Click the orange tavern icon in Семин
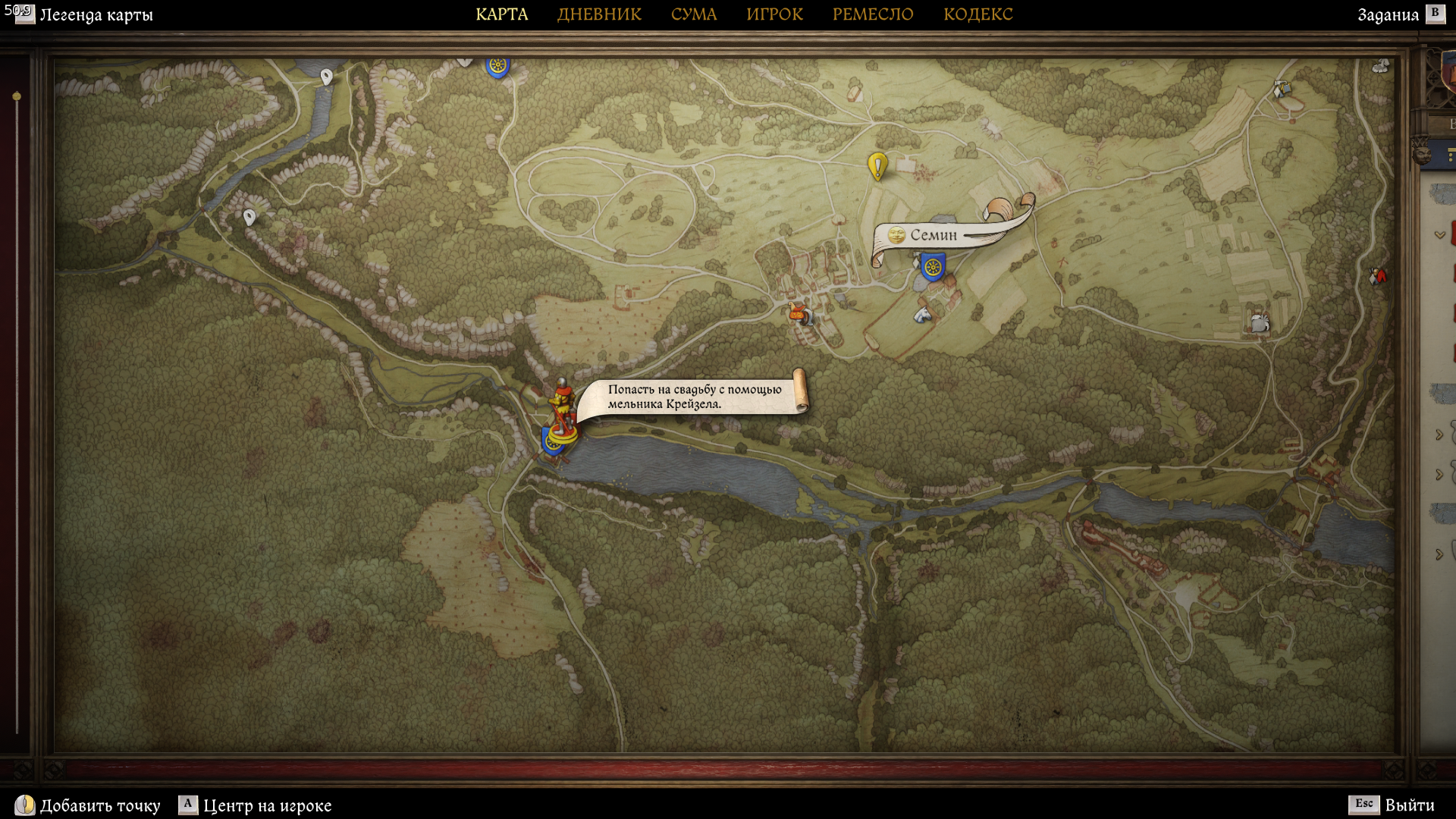 tap(798, 312)
